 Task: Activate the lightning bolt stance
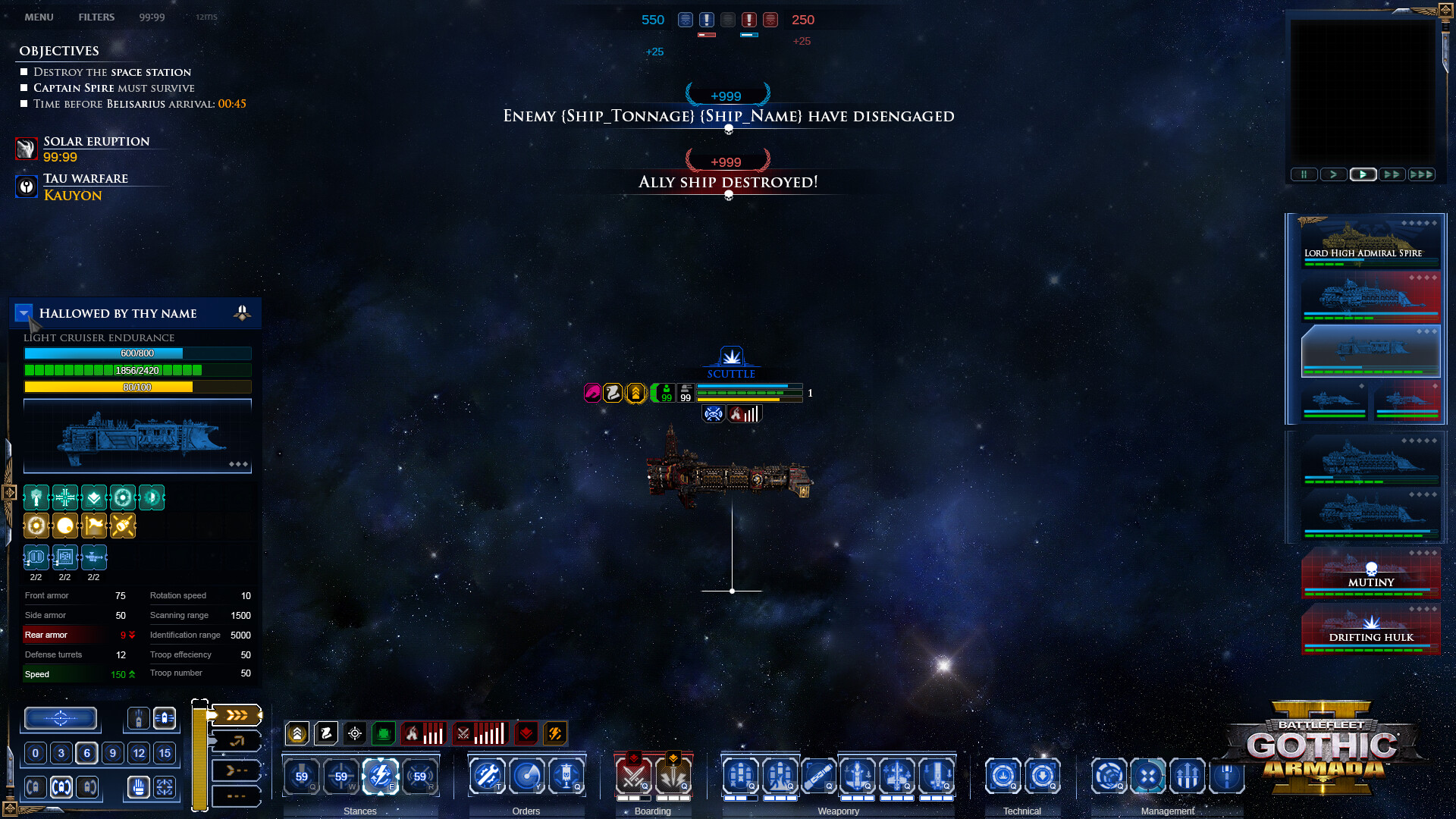click(381, 776)
